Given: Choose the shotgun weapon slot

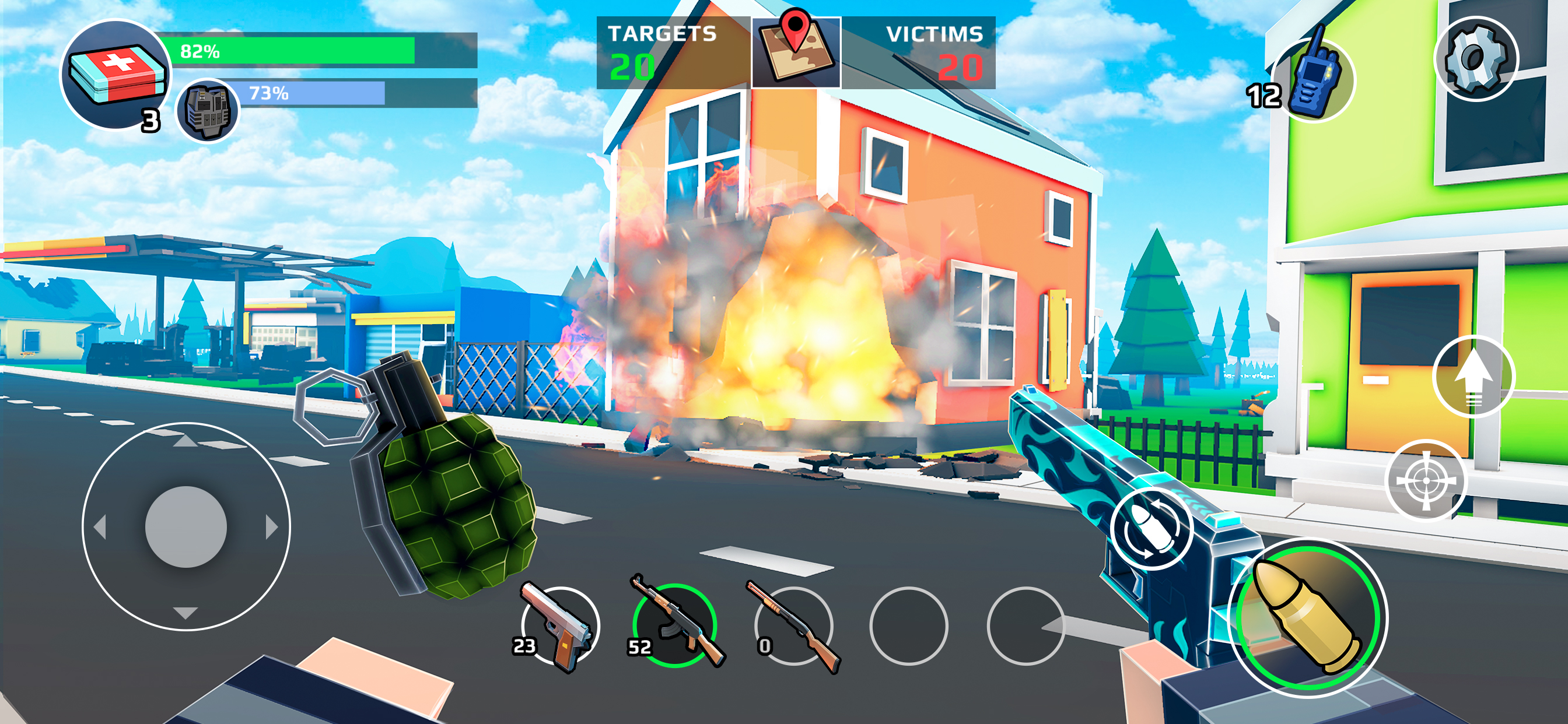Looking at the screenshot, I should point(793,625).
